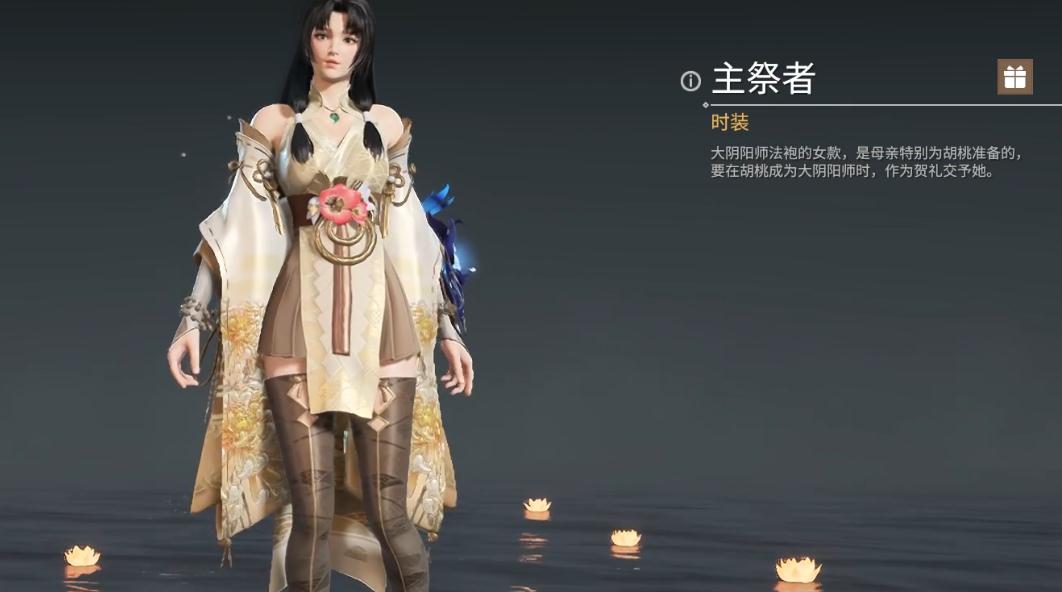The image size is (1062, 592).
Task: Open the gift box icon button
Action: coord(1014,77)
